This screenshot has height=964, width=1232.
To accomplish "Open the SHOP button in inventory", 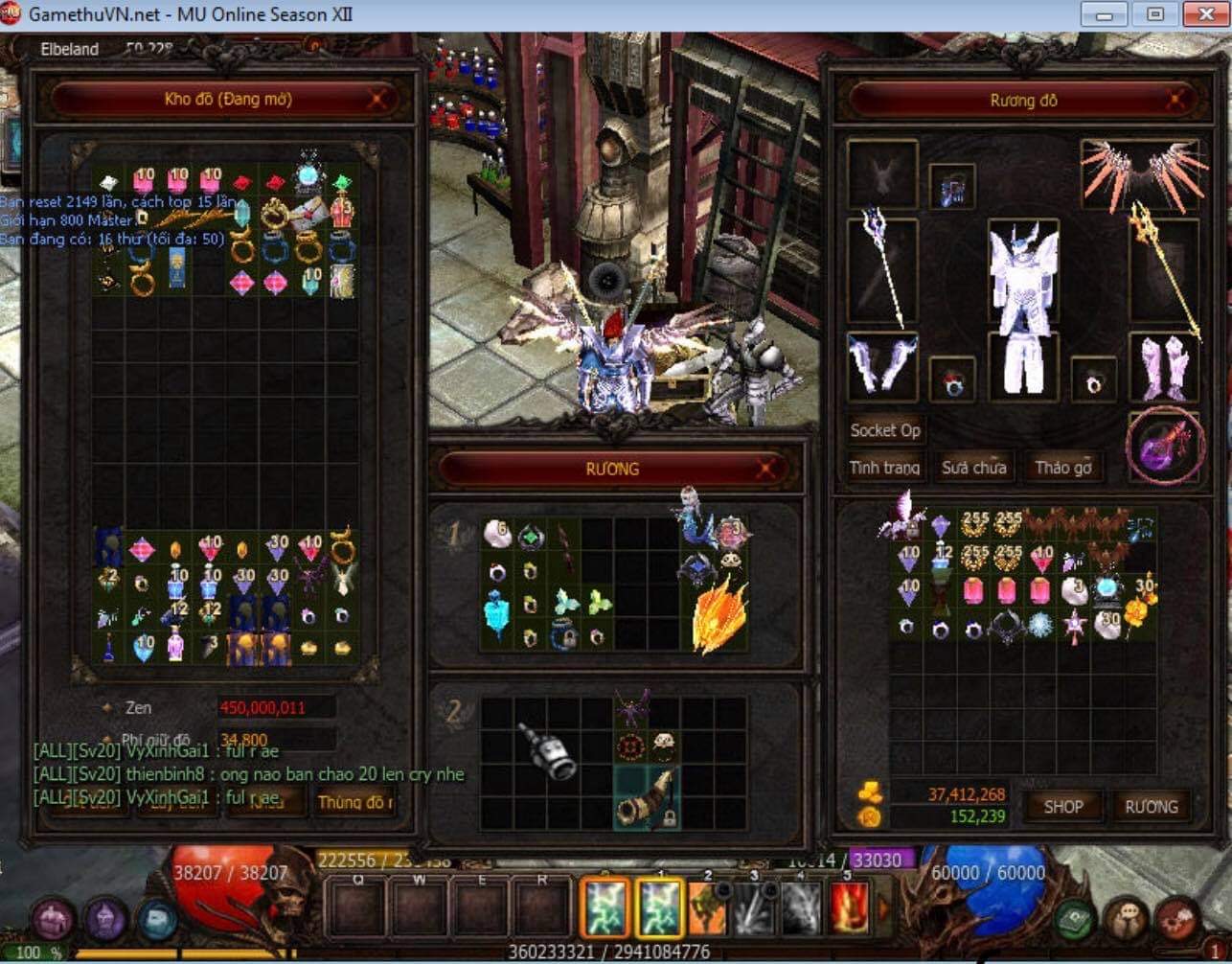I will tap(1062, 807).
